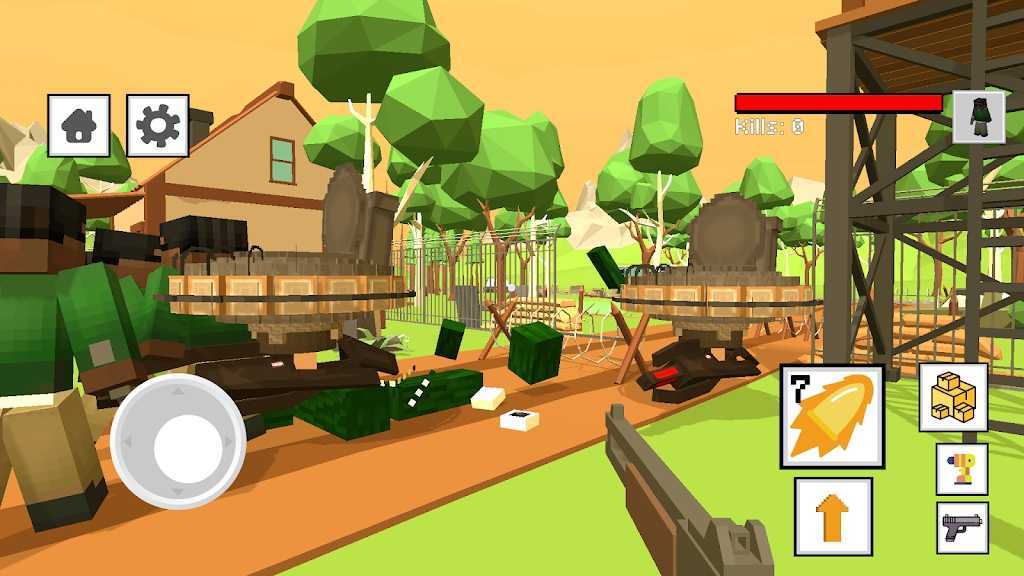Open the stacked boxes inventory button
The height and width of the screenshot is (576, 1024).
point(953,397)
